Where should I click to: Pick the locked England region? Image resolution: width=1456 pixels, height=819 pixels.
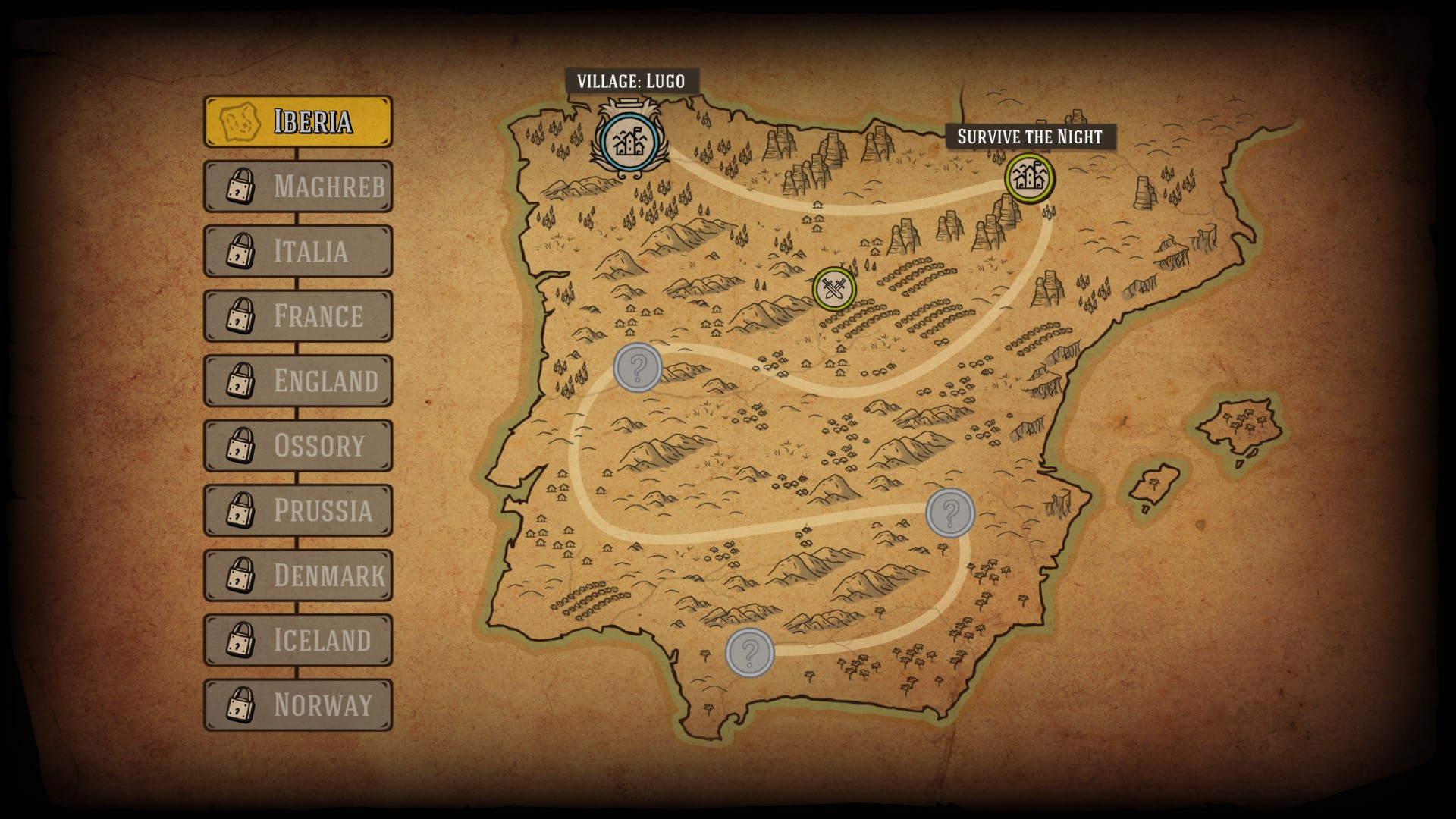pyautogui.click(x=298, y=381)
